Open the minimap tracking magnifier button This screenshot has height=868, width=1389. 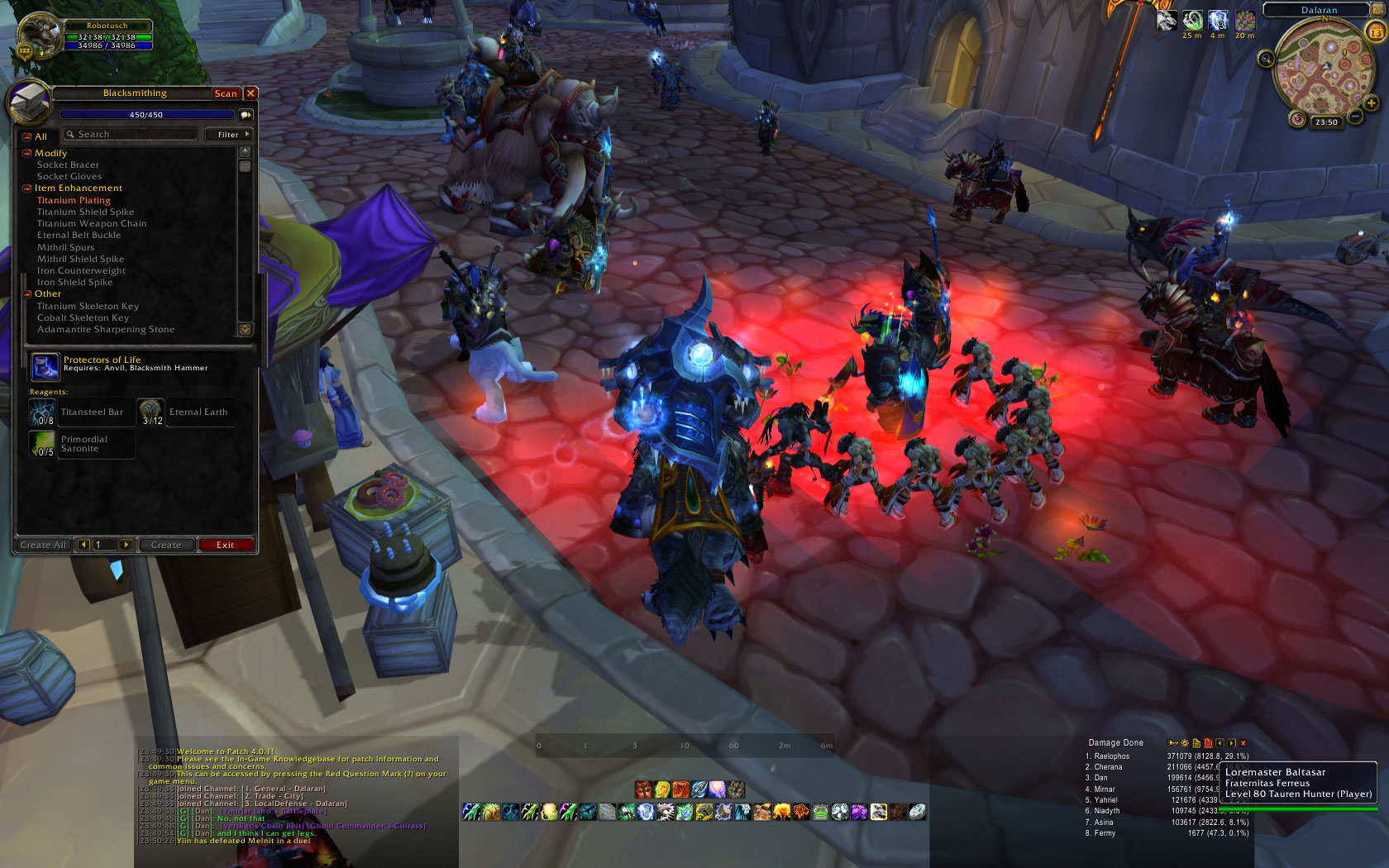click(x=1266, y=59)
